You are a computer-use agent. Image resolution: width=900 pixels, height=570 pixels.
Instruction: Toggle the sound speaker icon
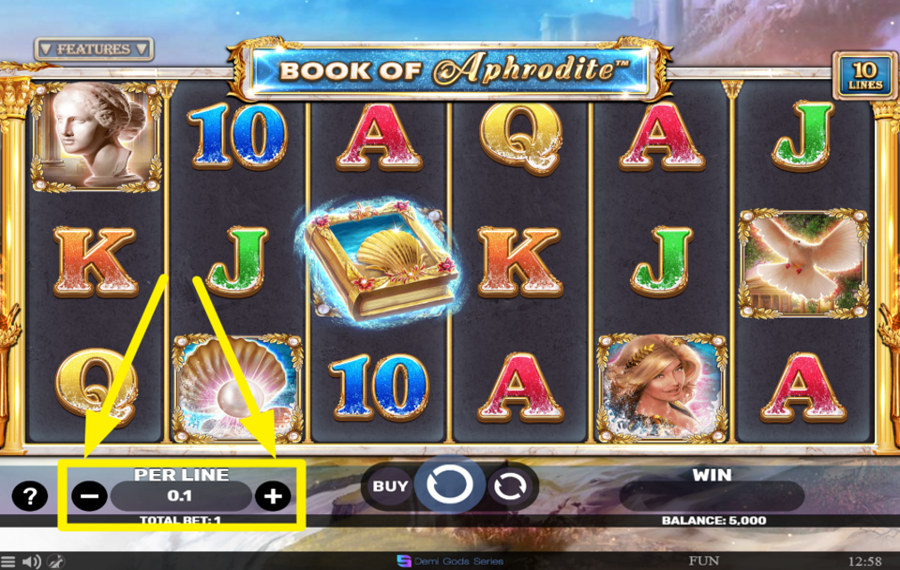32,561
